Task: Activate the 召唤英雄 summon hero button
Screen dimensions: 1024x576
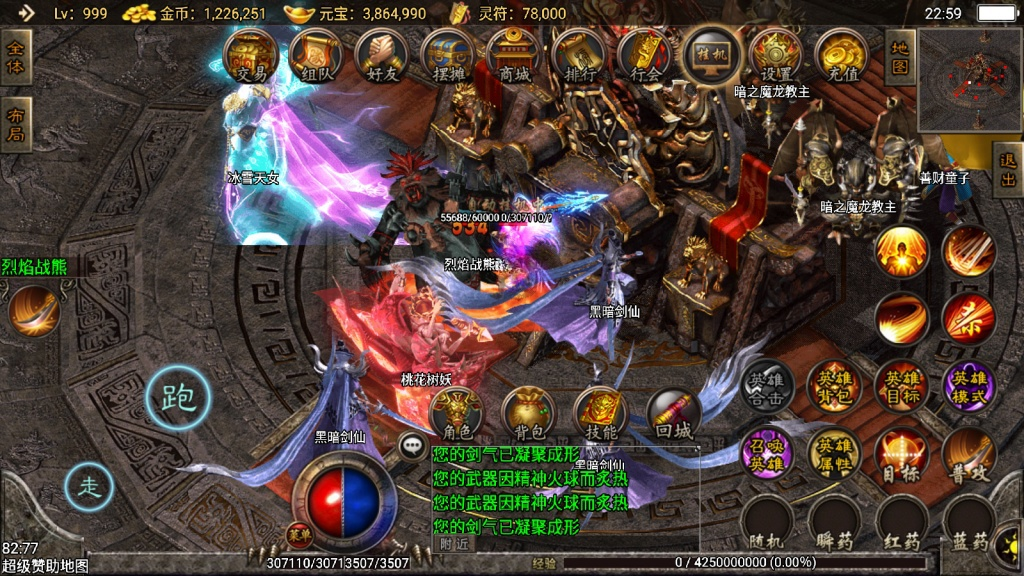Action: [x=766, y=455]
